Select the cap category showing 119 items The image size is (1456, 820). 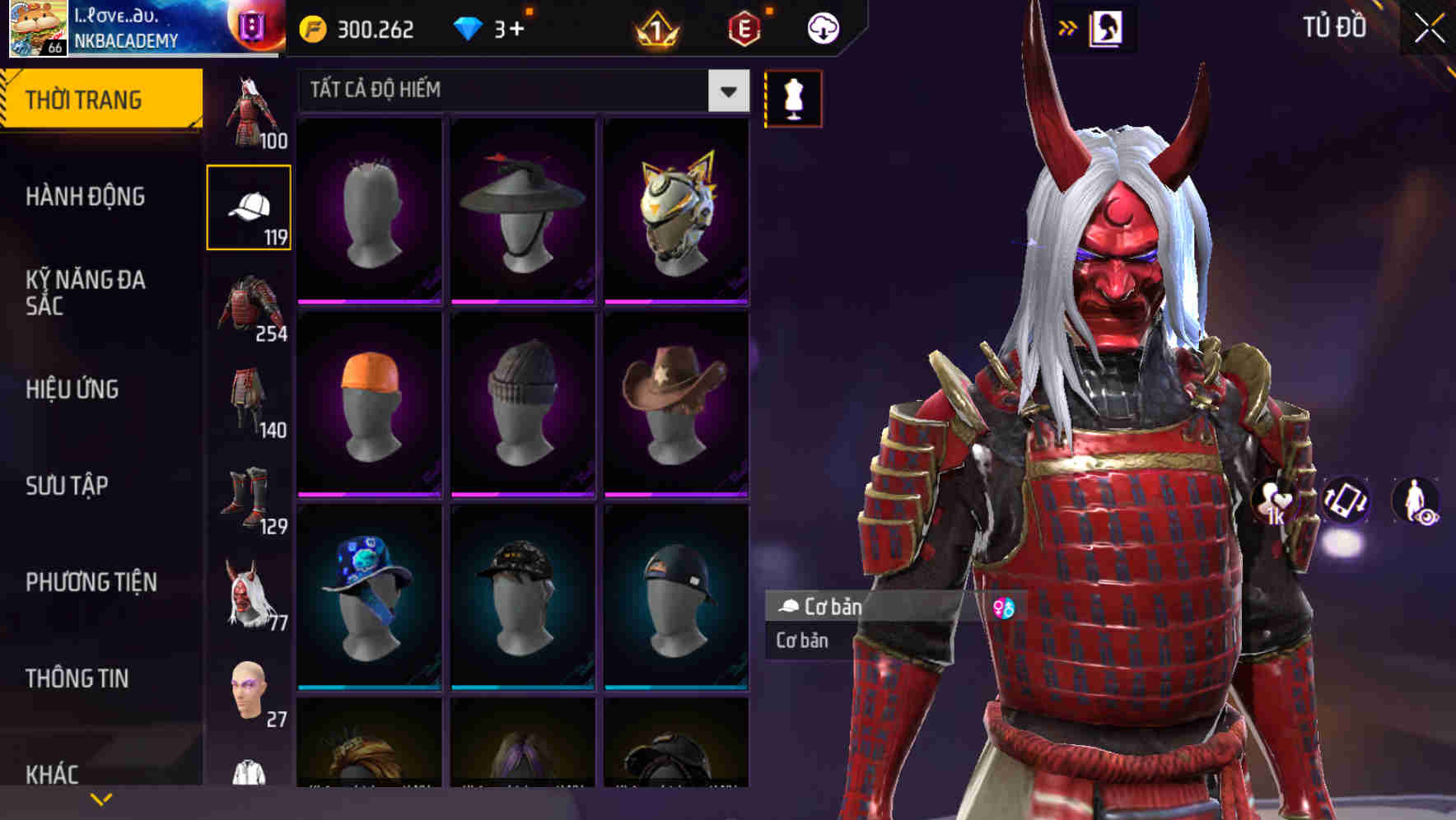coord(250,206)
